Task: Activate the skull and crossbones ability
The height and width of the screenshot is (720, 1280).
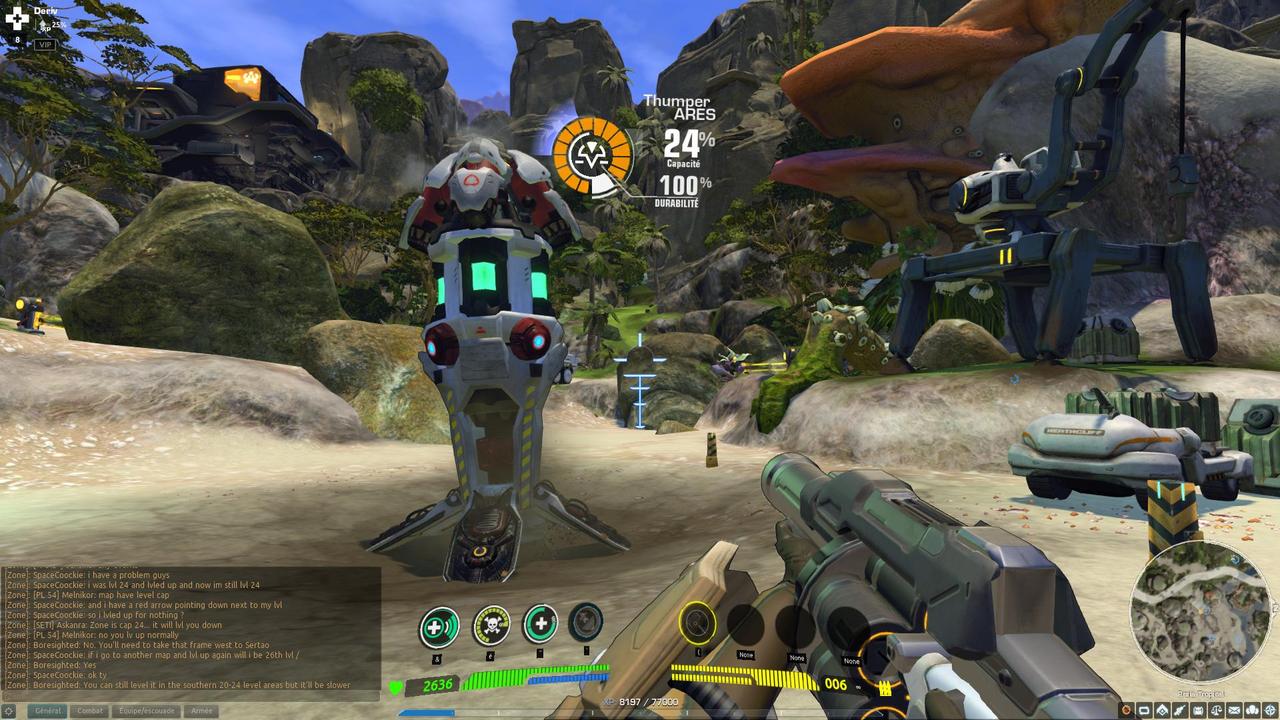Action: click(490, 626)
